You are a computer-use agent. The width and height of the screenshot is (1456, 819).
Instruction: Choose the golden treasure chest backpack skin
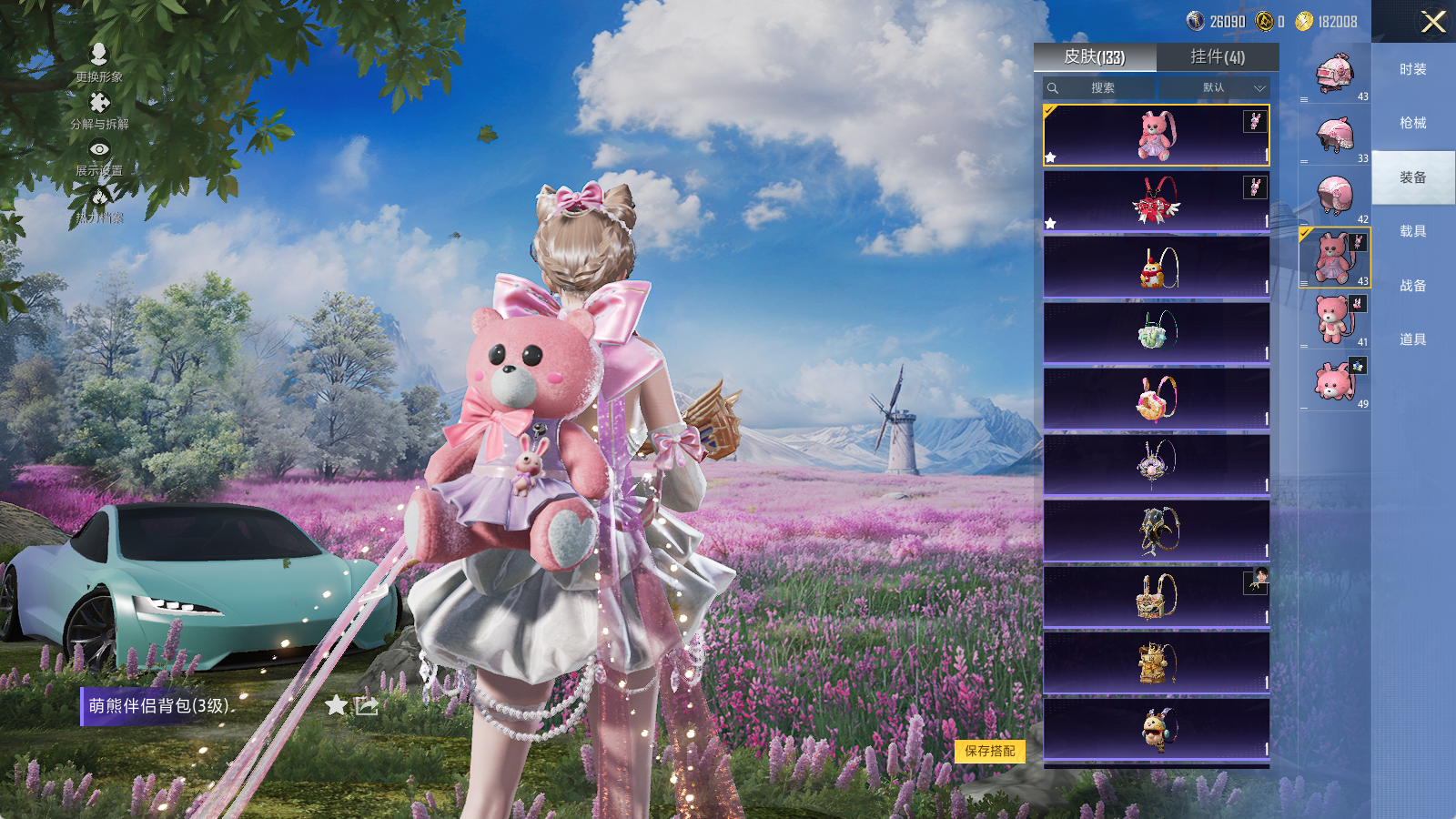tap(1157, 597)
